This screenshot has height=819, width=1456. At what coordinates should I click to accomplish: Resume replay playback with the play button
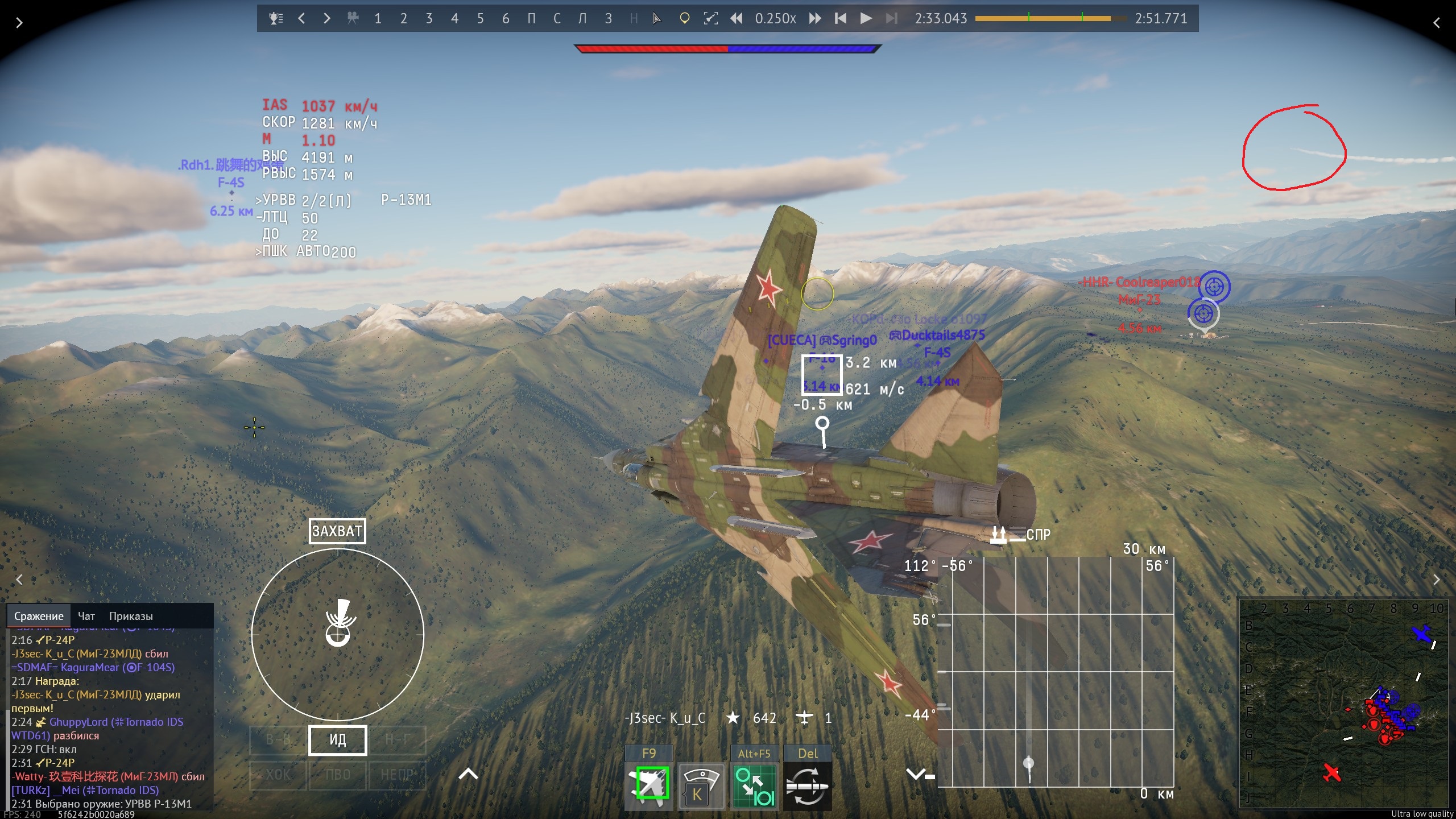(x=866, y=19)
